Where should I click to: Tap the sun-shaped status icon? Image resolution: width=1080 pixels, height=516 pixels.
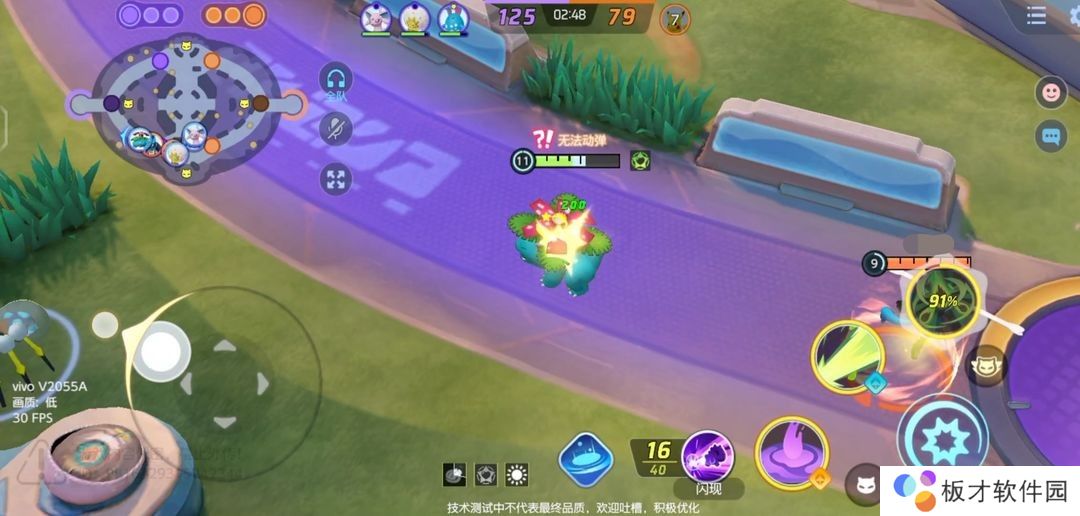coord(517,474)
